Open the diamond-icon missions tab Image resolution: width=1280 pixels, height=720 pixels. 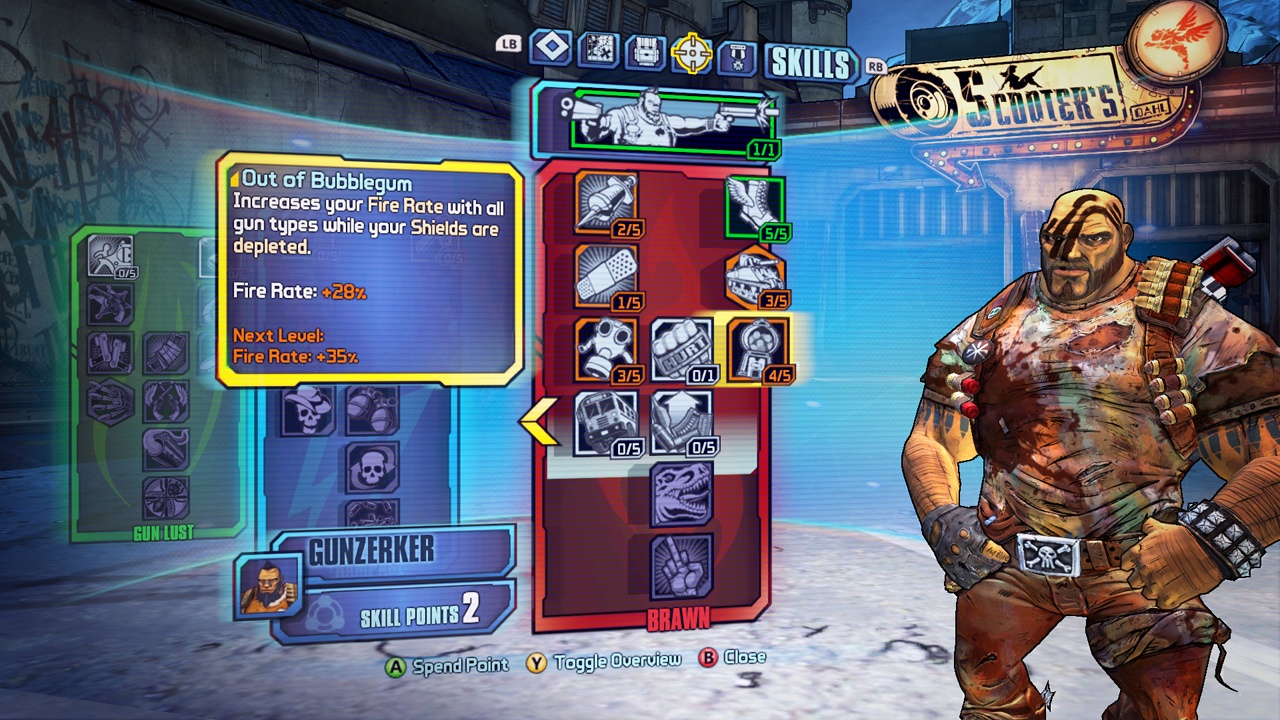click(x=550, y=47)
